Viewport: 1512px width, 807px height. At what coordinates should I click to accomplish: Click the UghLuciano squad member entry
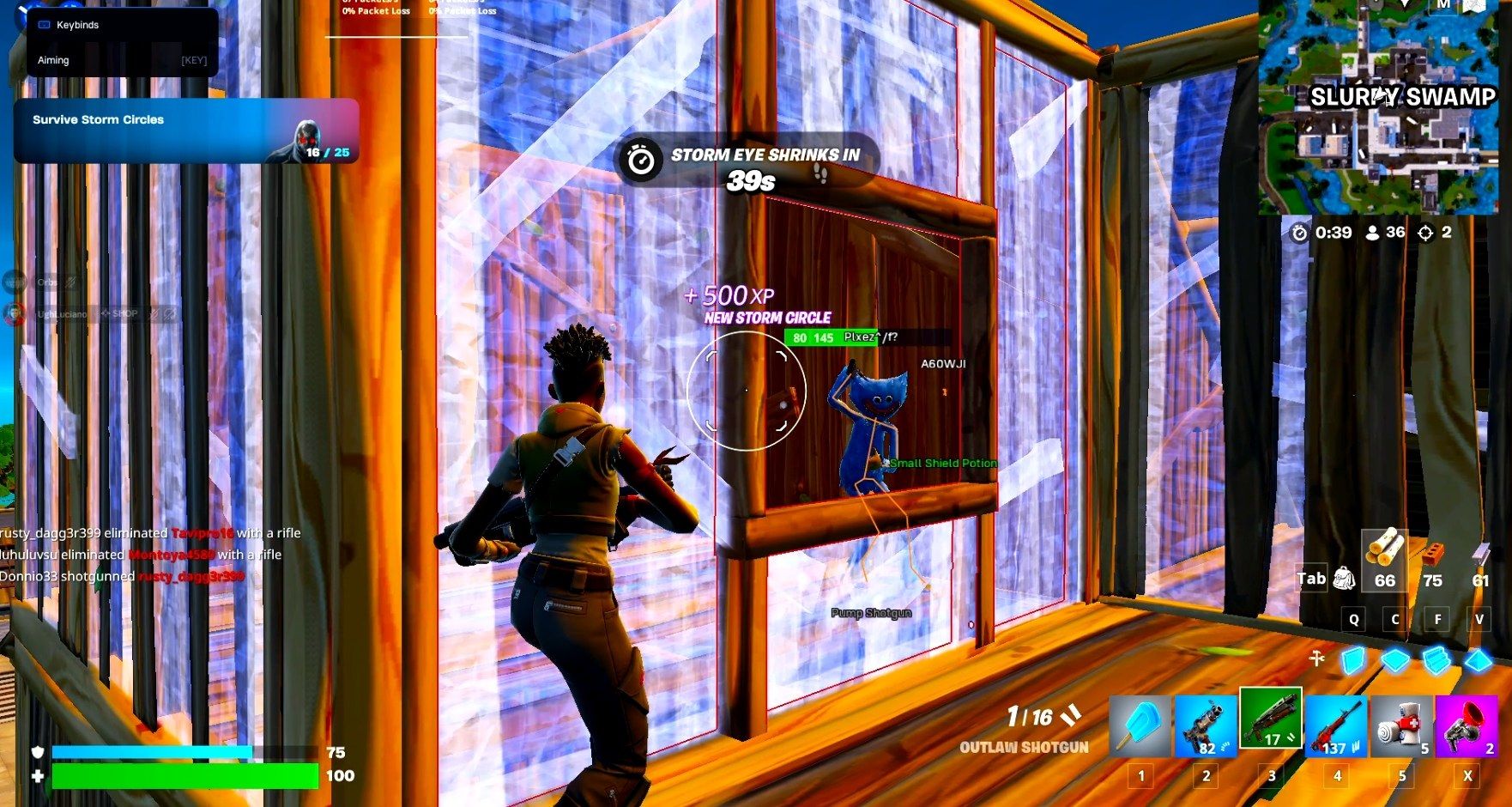tap(62, 314)
